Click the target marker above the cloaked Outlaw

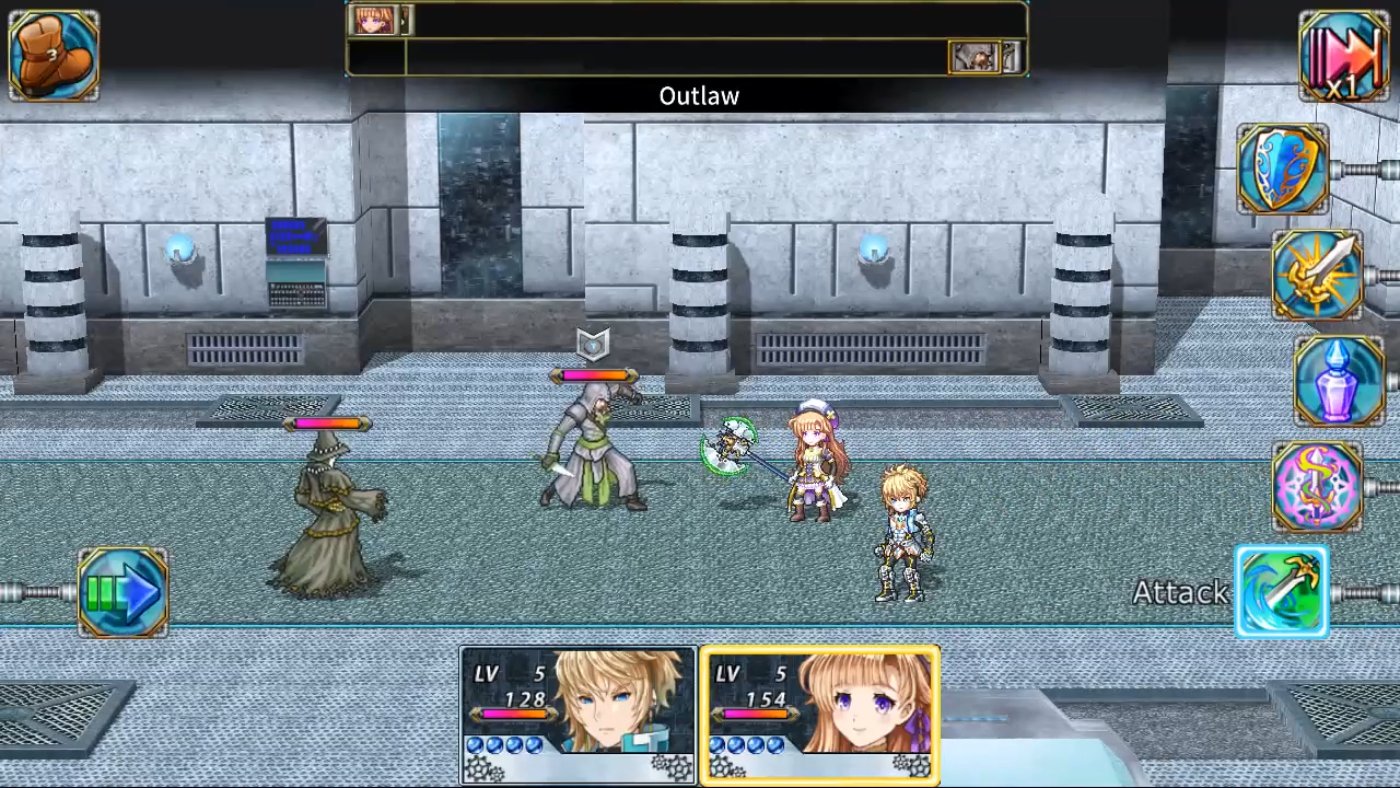593,343
